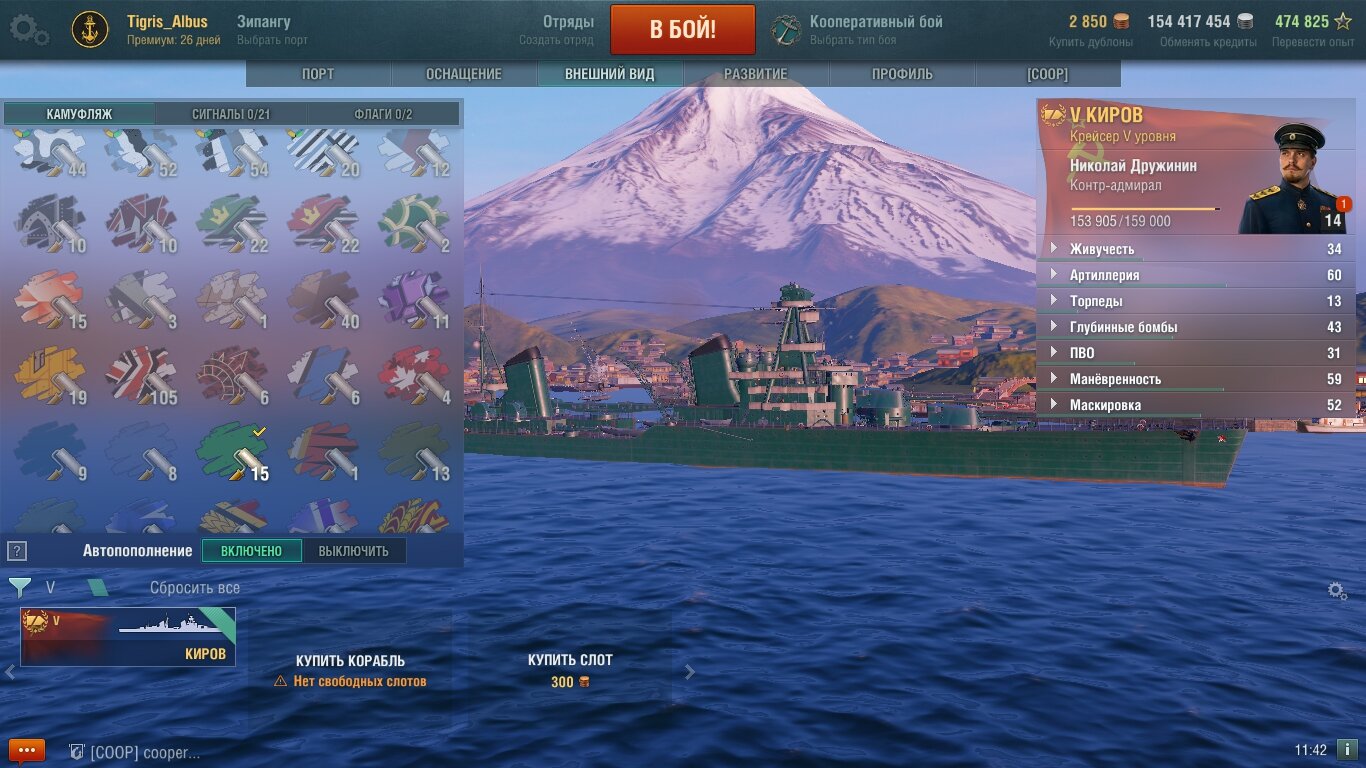Screen dimensions: 1366x768
Task: Go to the РАЗВИТИЕ tab
Action: pos(755,74)
